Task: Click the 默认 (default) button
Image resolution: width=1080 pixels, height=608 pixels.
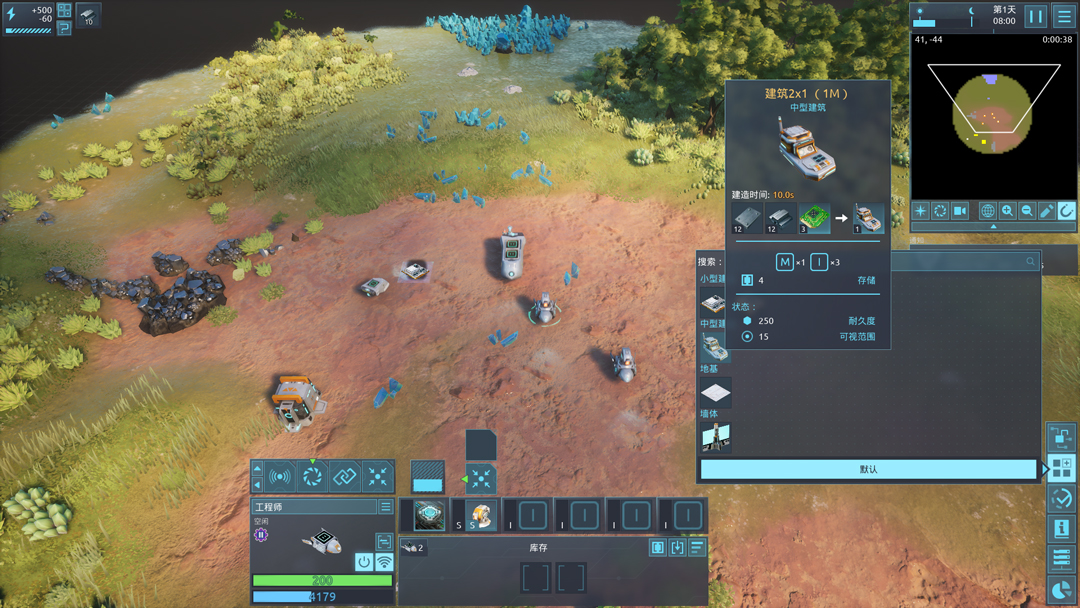Action: pyautogui.click(x=868, y=469)
